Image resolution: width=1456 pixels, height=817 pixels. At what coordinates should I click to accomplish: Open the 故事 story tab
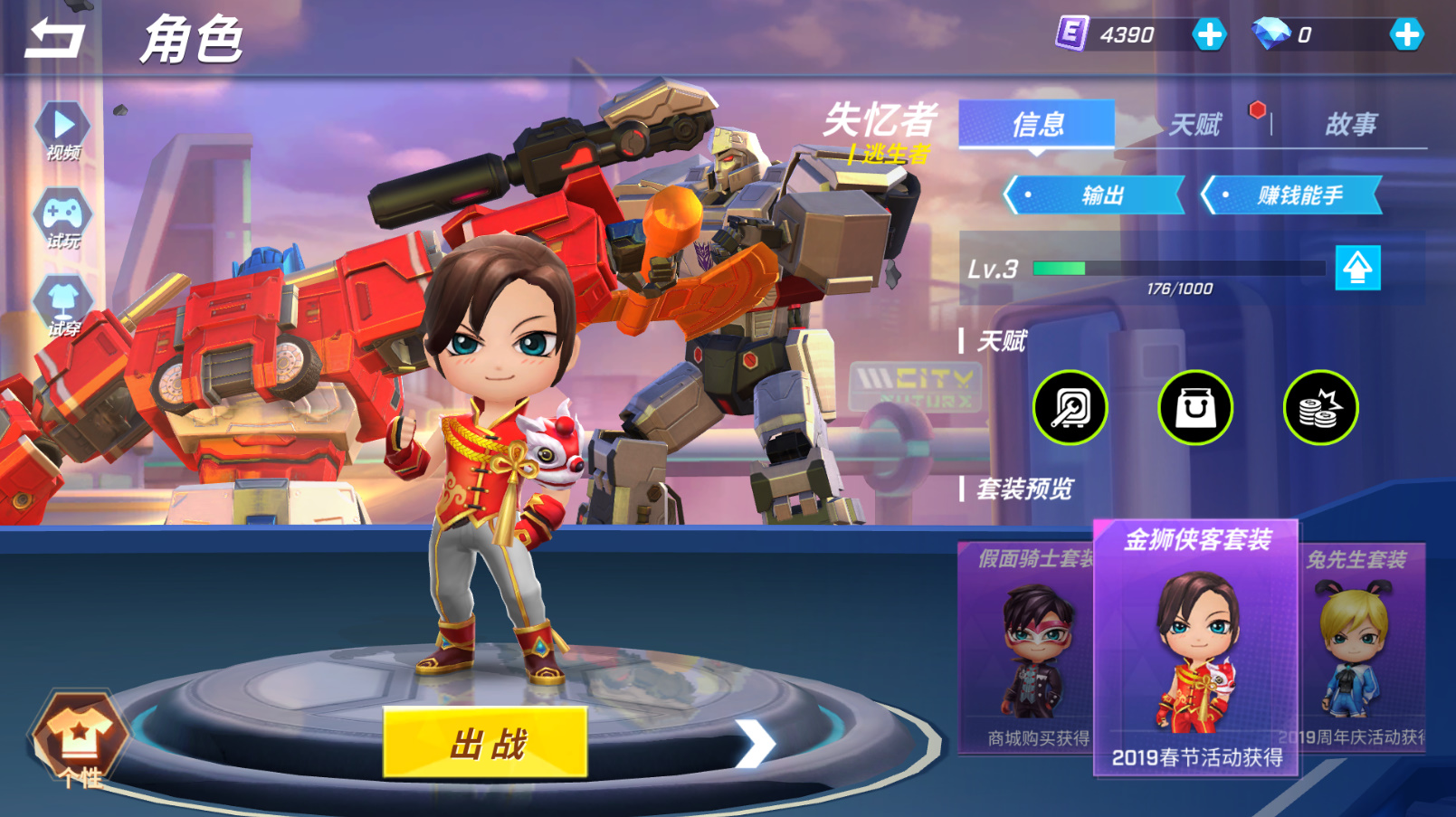click(1350, 124)
